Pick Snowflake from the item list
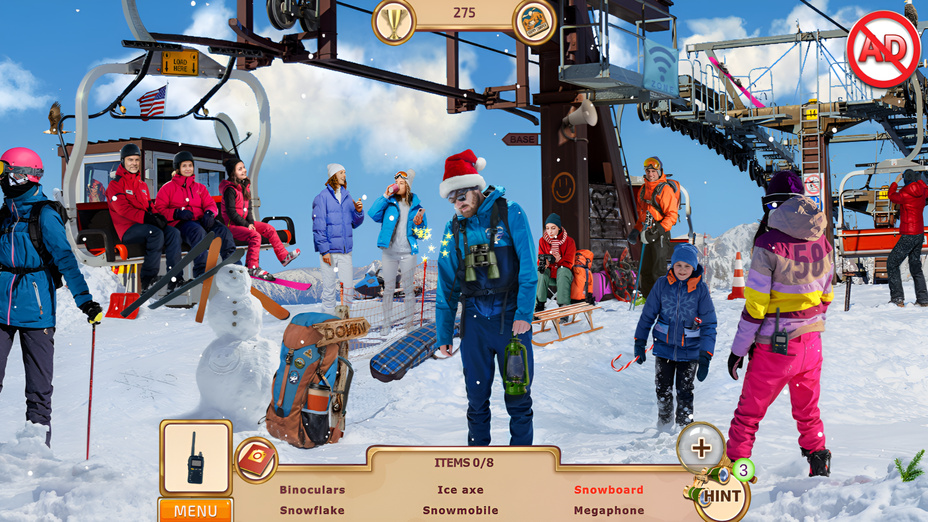Screen dimensions: 928x522 click(x=312, y=510)
